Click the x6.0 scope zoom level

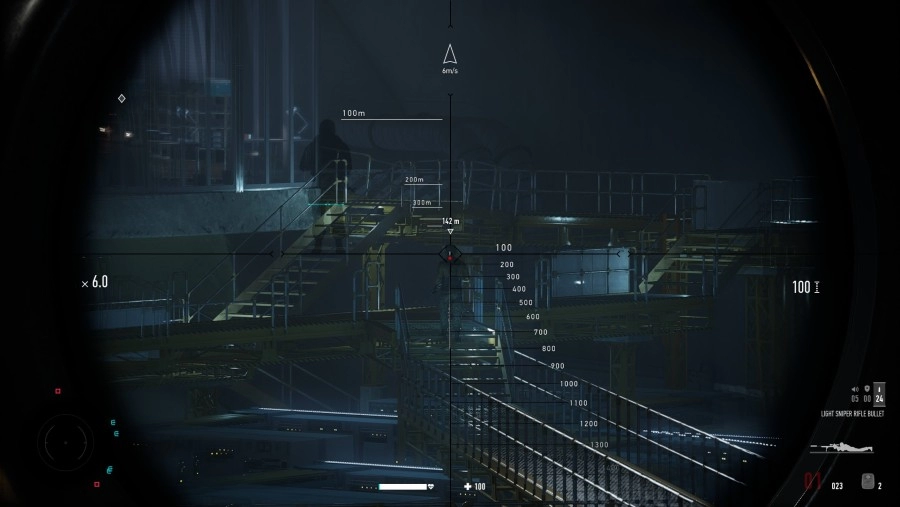(x=95, y=283)
